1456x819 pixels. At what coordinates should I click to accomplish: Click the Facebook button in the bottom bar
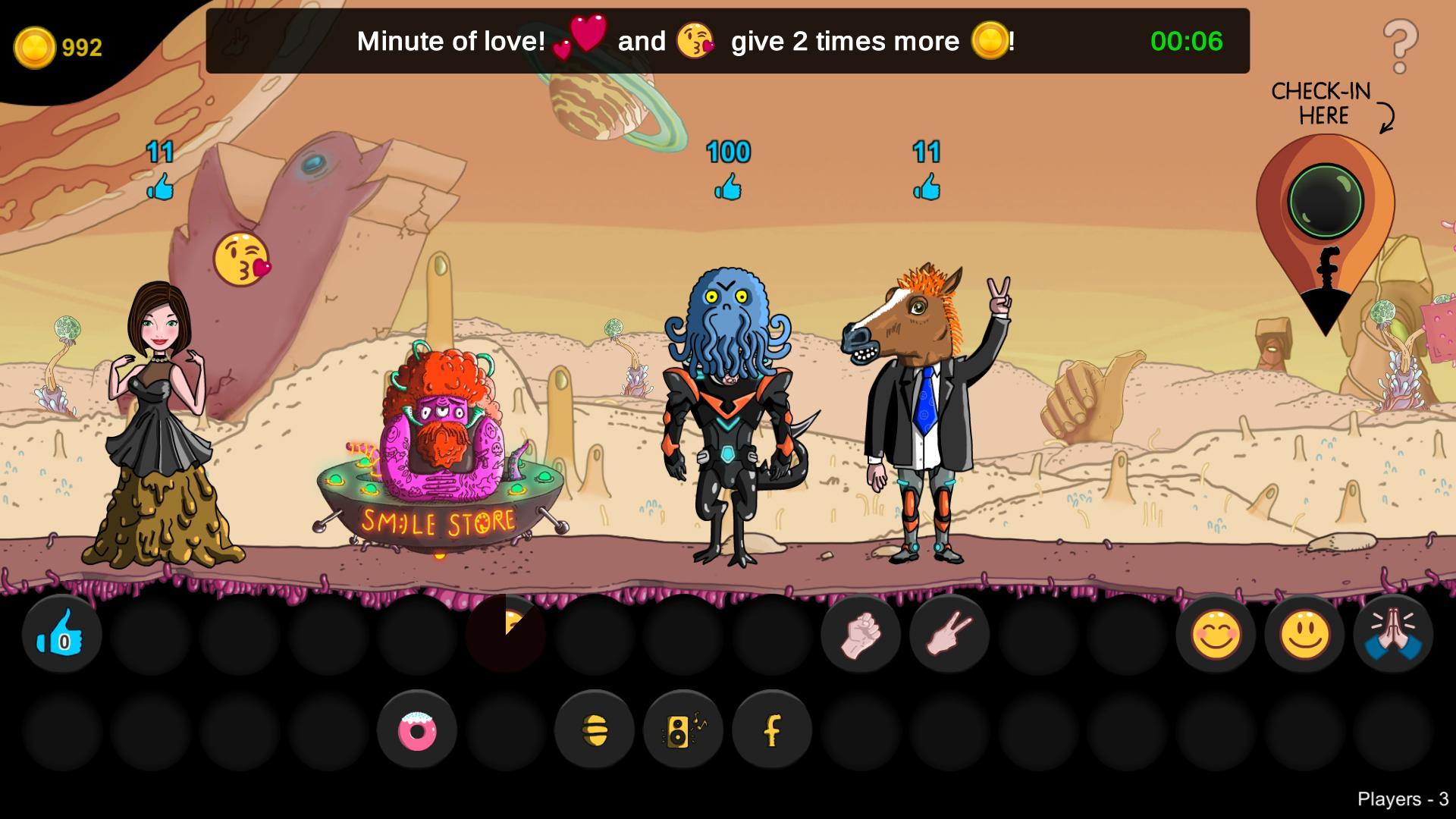[772, 731]
